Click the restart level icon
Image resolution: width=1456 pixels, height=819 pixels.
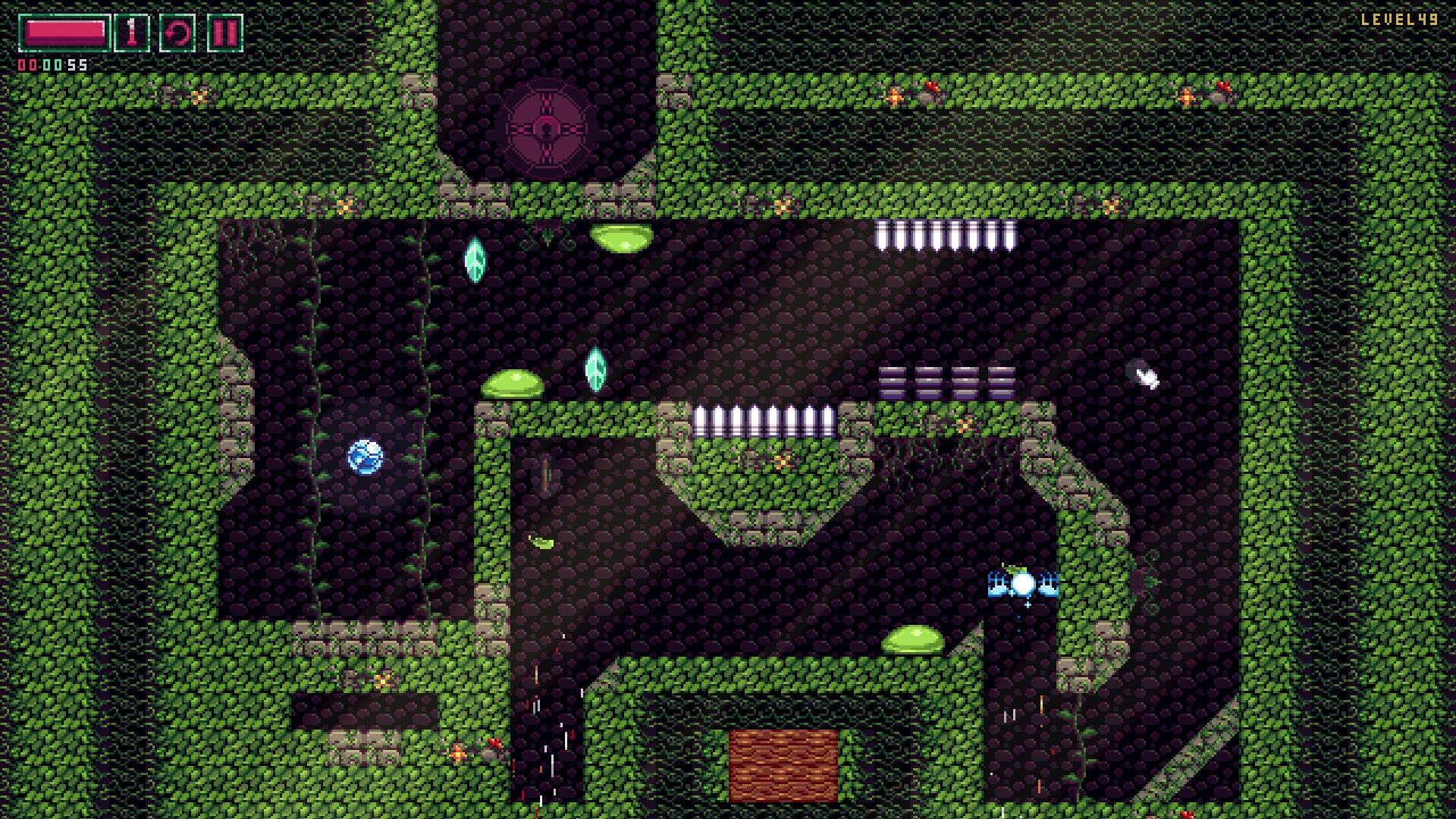pyautogui.click(x=176, y=33)
